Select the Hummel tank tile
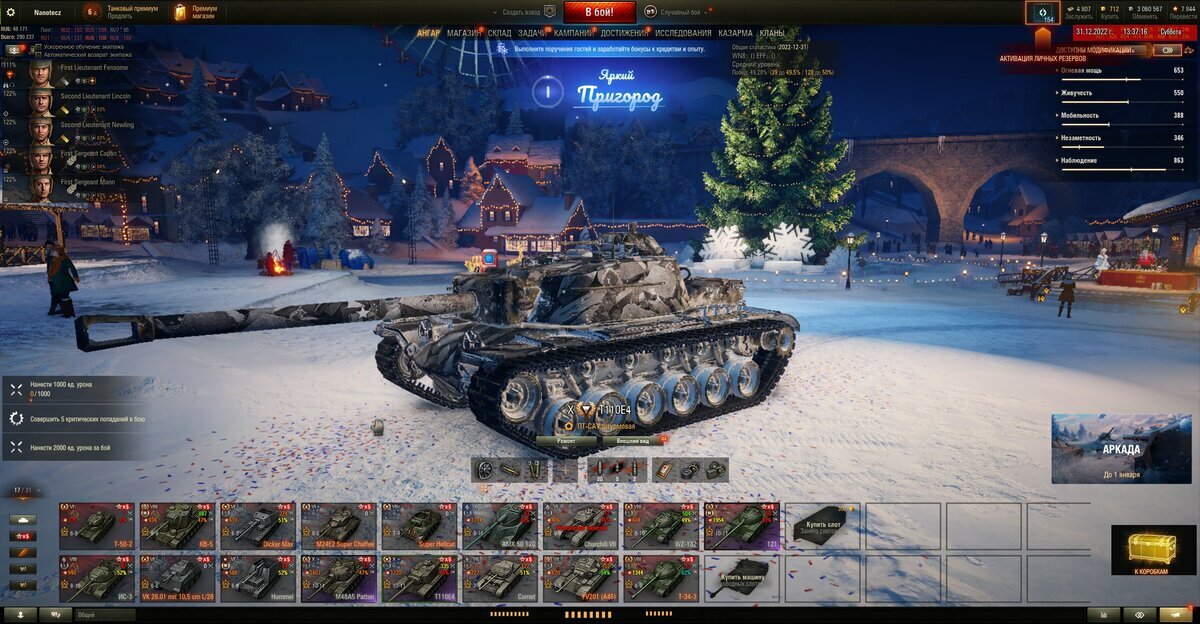The height and width of the screenshot is (624, 1200). [257, 579]
